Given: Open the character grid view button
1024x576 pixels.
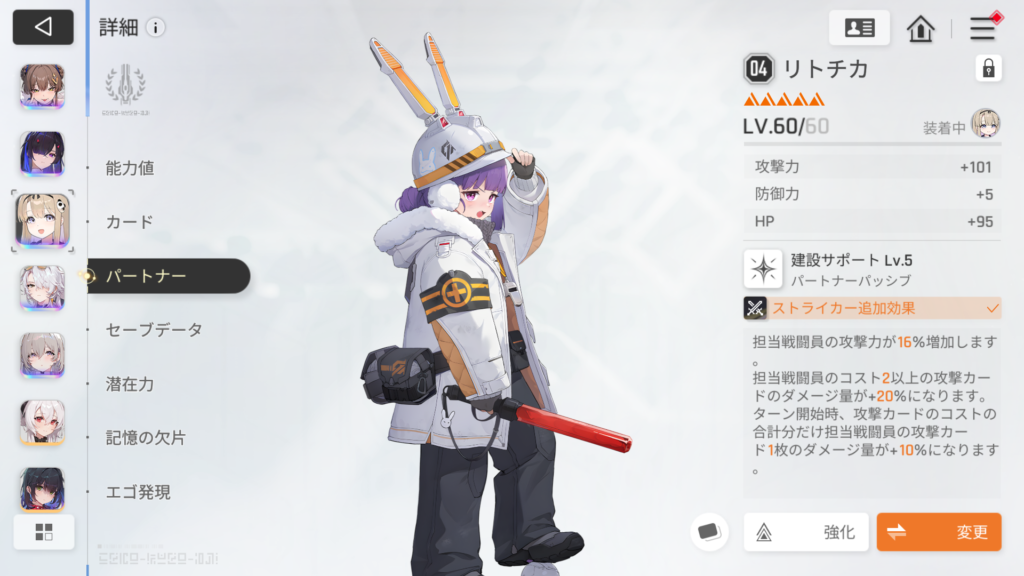Looking at the screenshot, I should point(43,532).
